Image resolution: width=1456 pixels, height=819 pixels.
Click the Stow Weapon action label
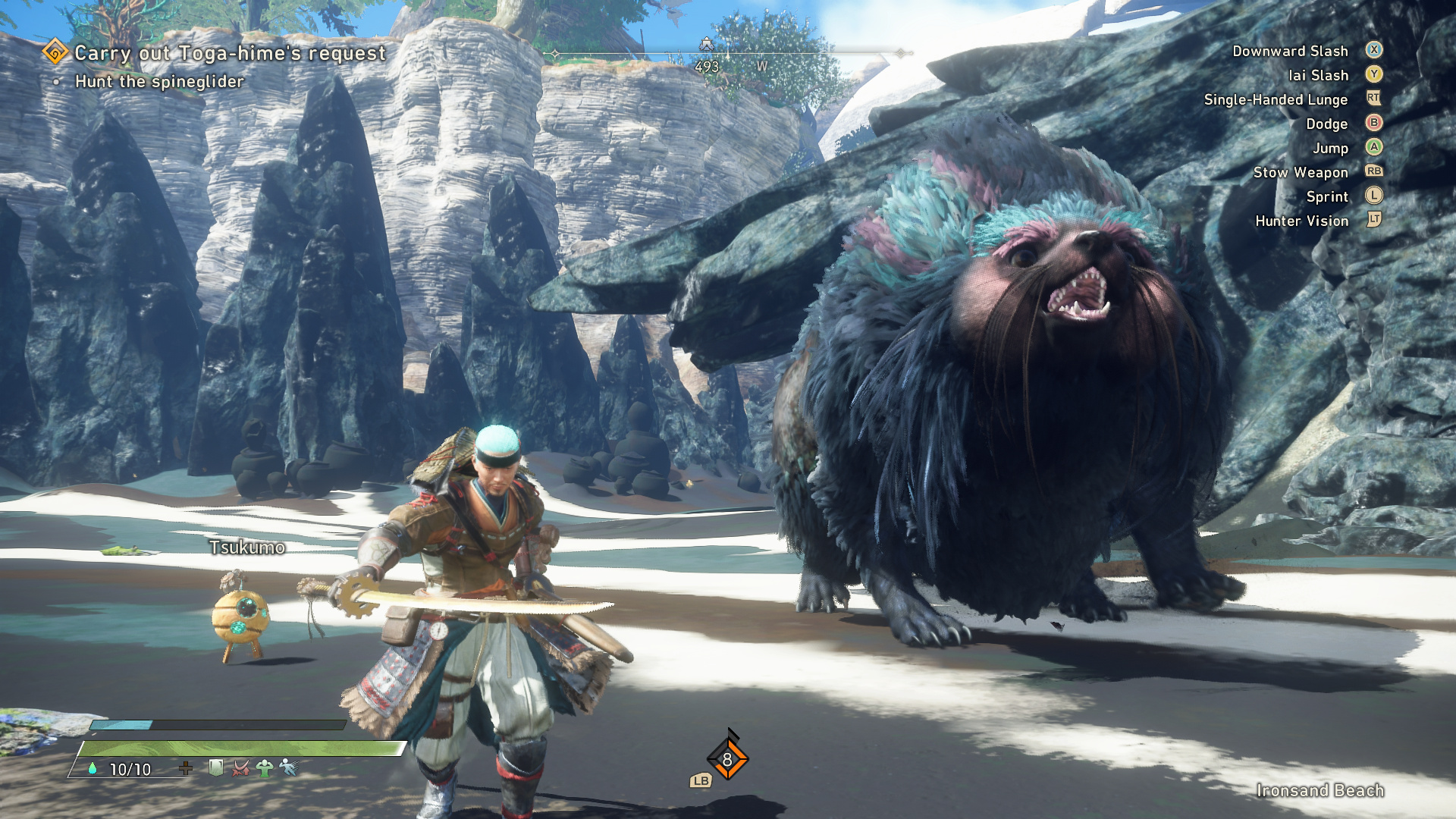click(x=1301, y=172)
